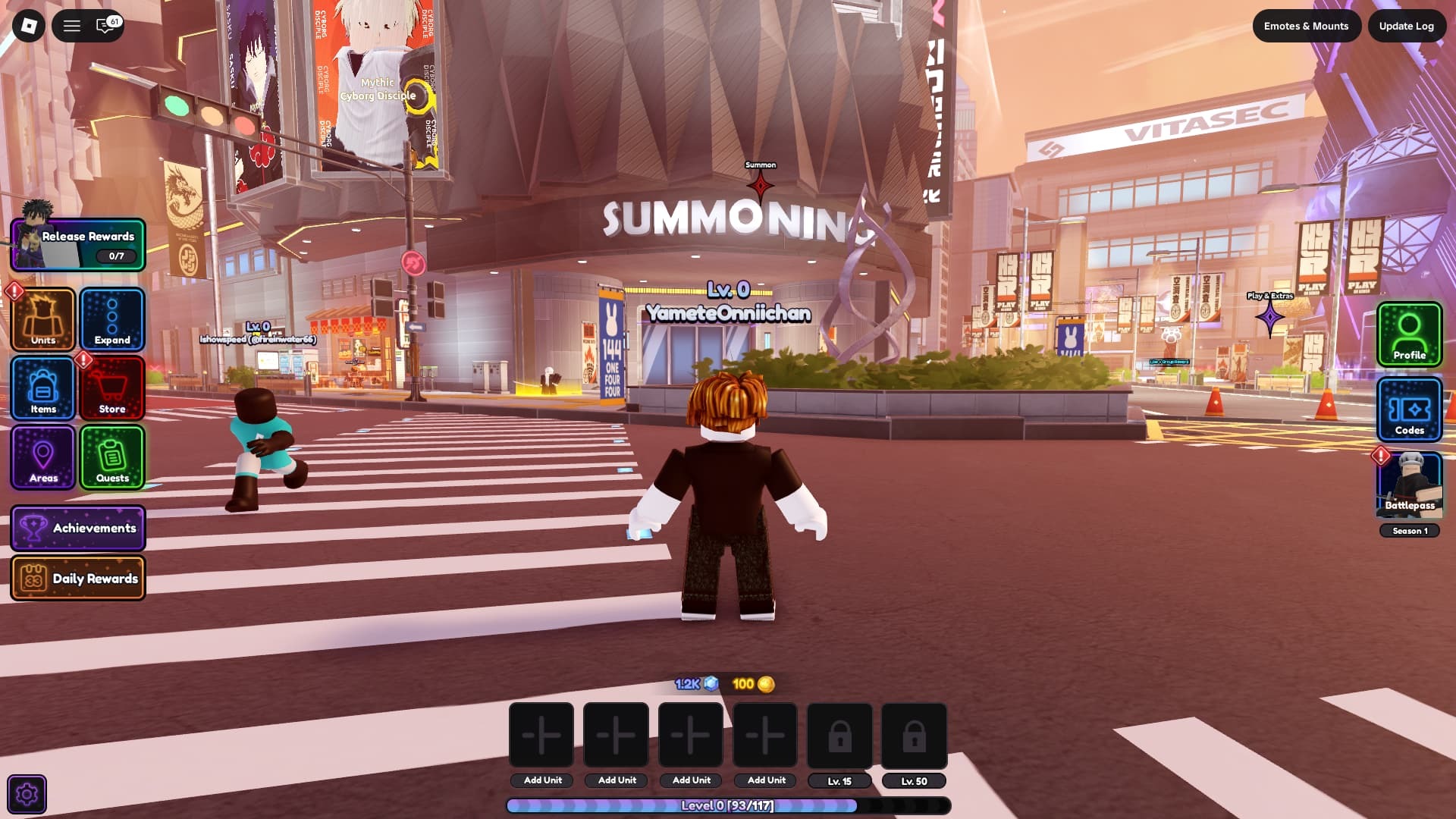Open the Units menu

(43, 319)
